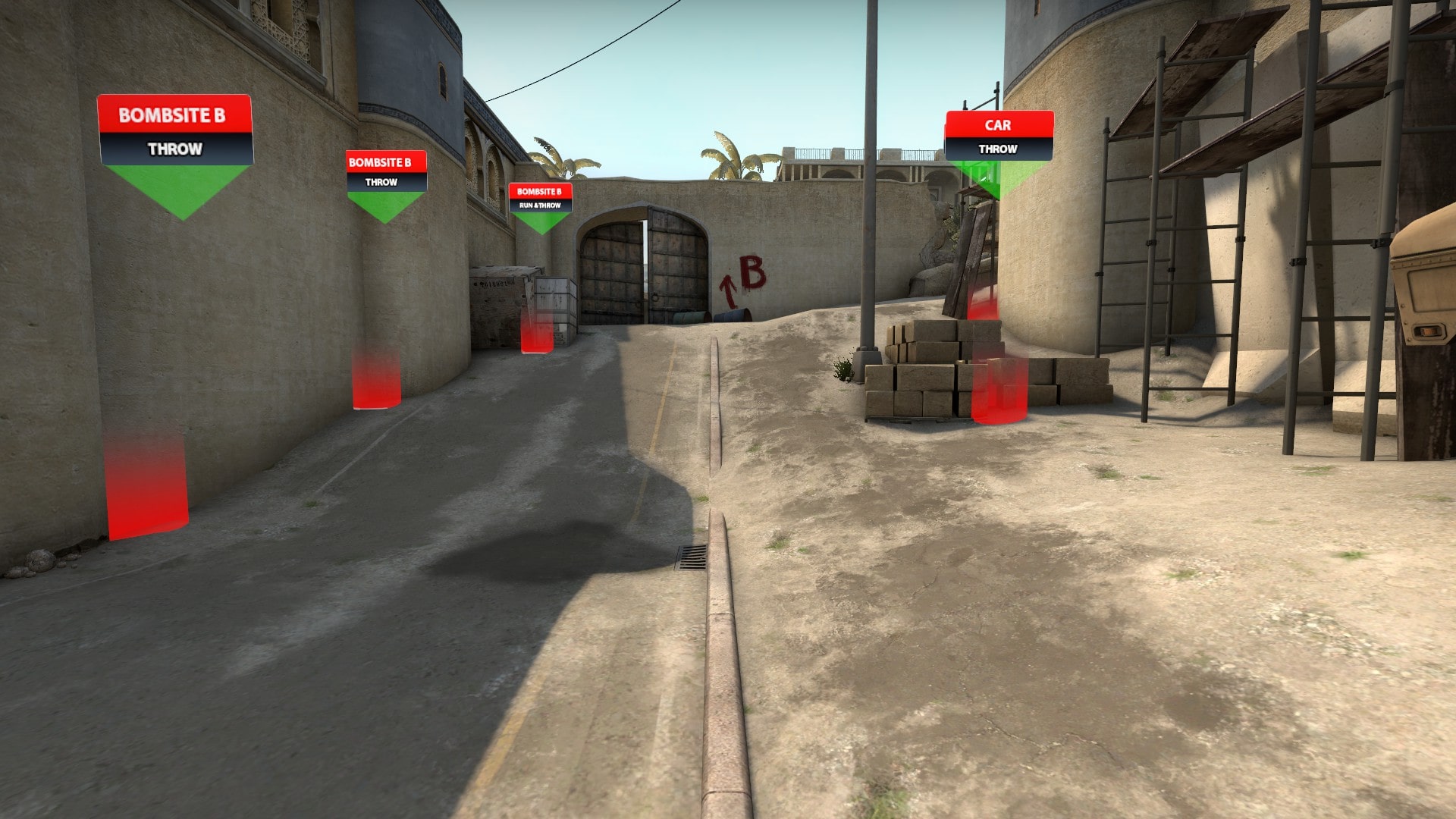This screenshot has width=1456, height=819.
Task: Click the CAR THROW lineup marker
Action: [x=999, y=136]
